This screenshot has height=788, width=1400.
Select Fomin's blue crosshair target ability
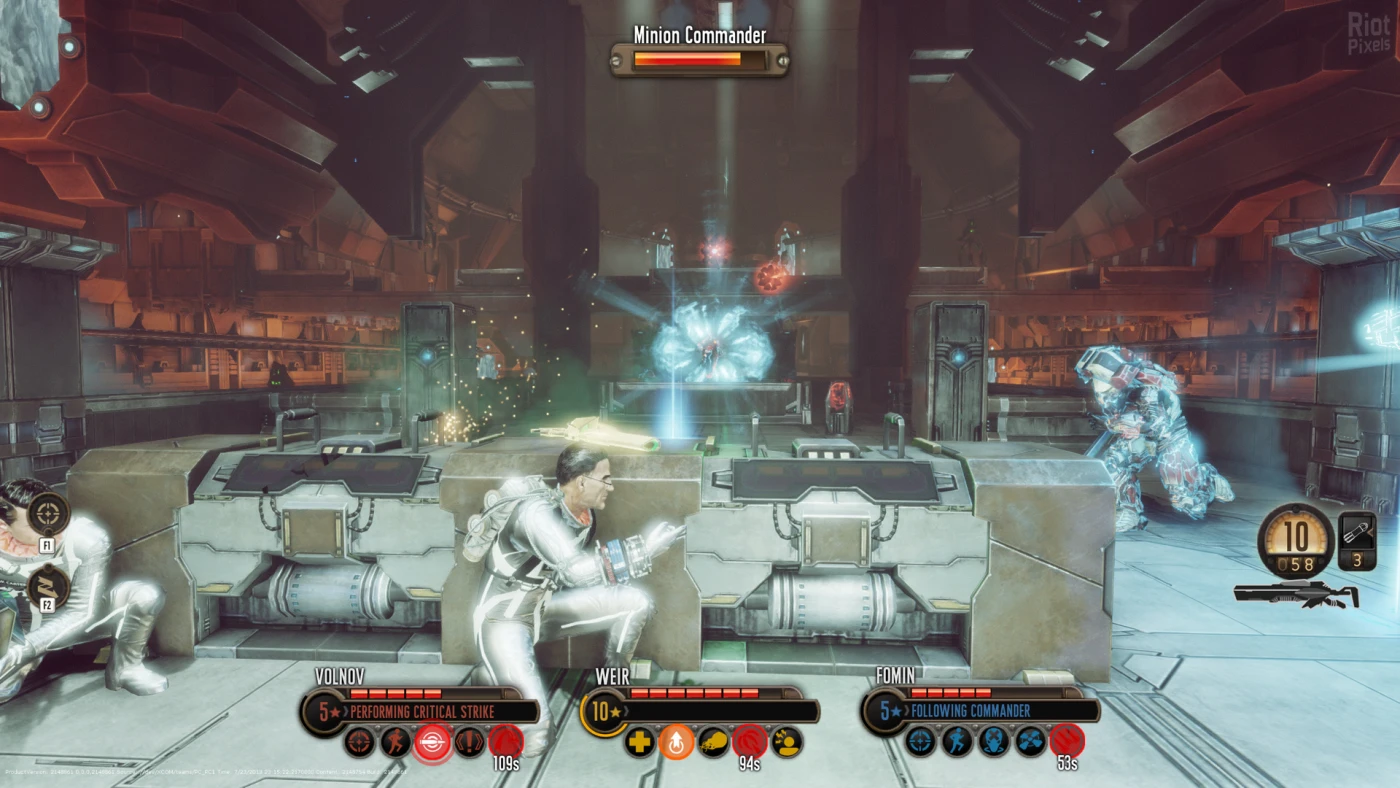920,742
